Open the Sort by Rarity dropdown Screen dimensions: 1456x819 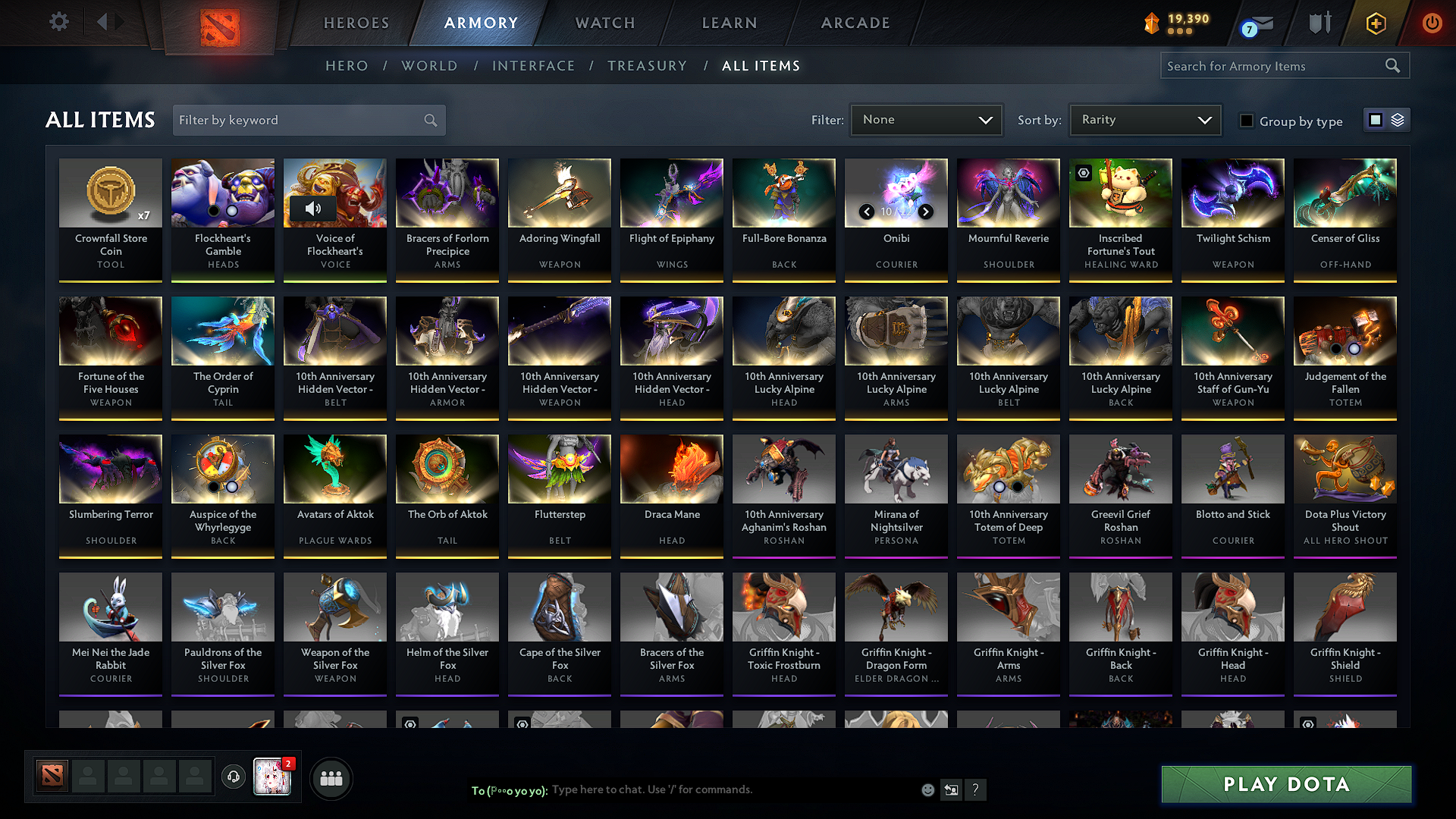(1144, 119)
